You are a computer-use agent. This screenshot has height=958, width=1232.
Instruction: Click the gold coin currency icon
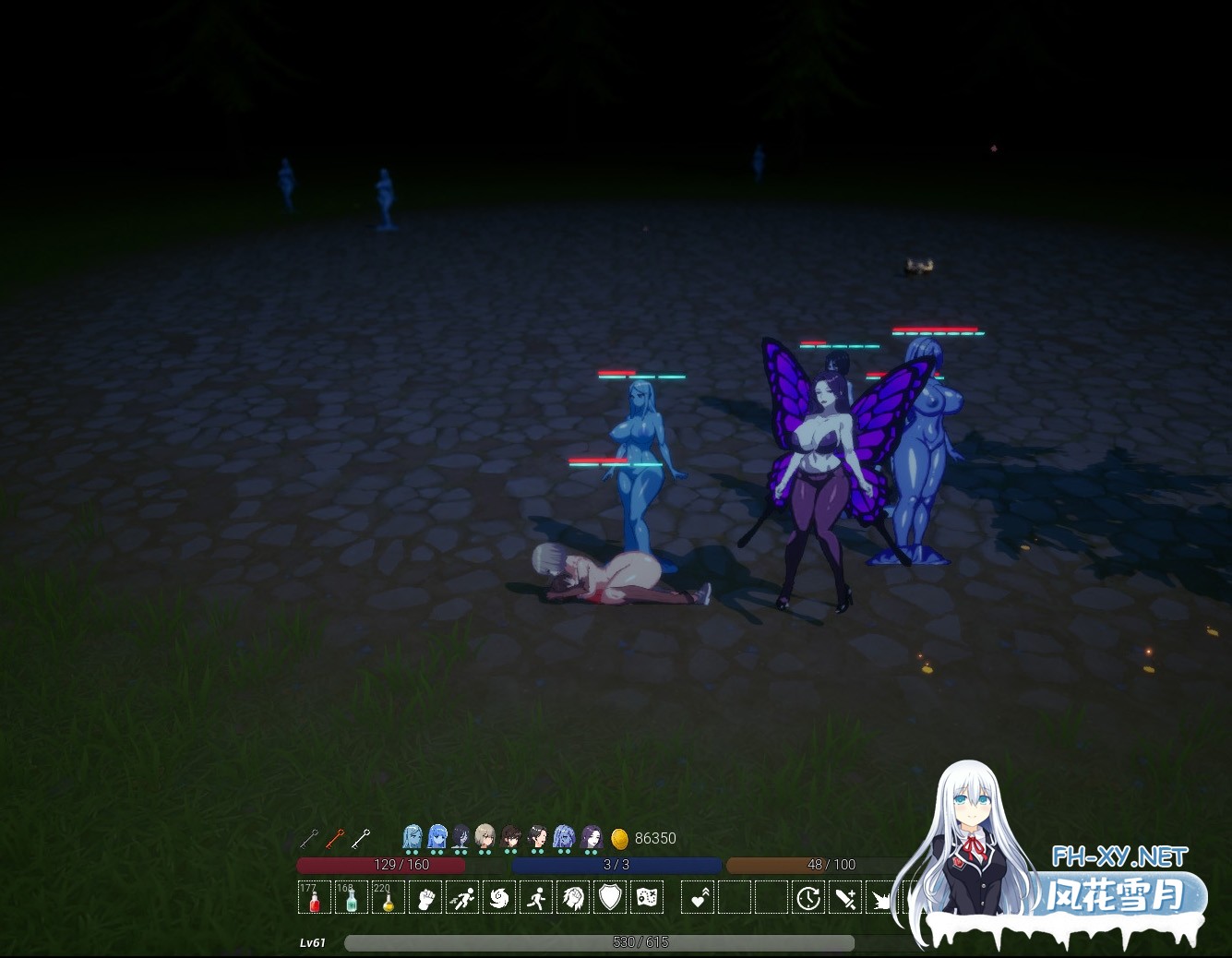(x=620, y=838)
